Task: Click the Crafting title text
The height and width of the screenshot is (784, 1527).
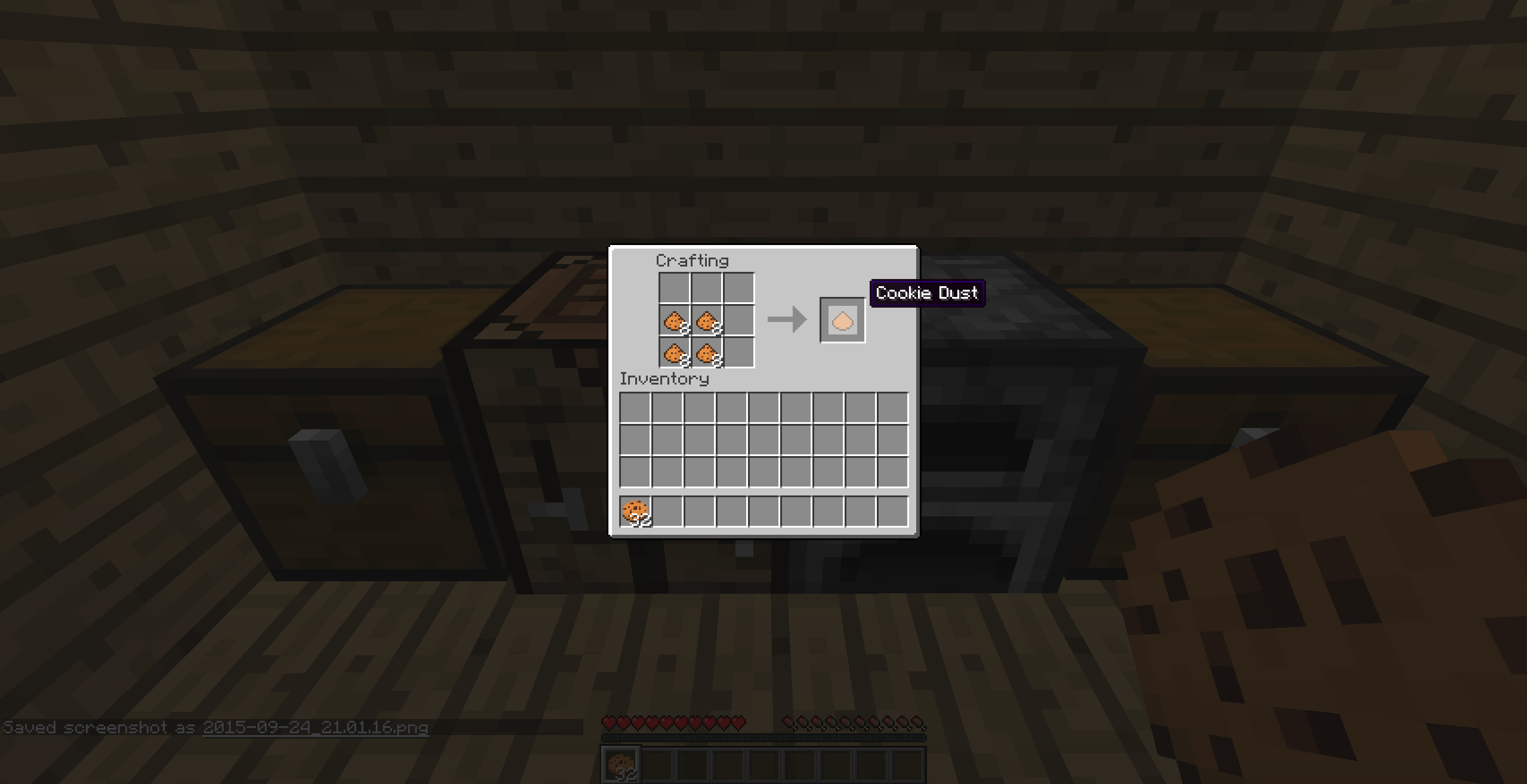Action: click(692, 260)
